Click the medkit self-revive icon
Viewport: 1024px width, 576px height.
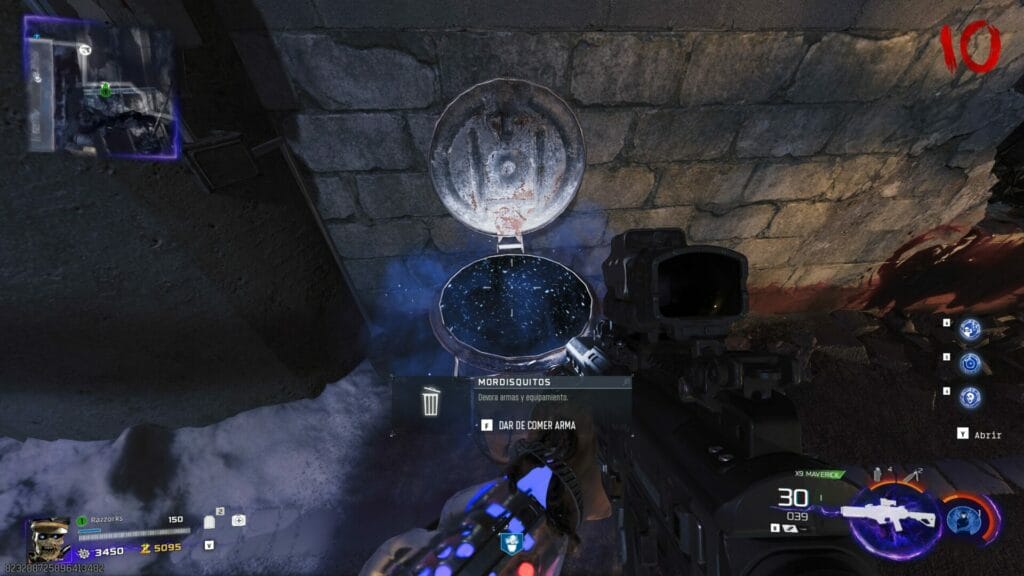(239, 520)
